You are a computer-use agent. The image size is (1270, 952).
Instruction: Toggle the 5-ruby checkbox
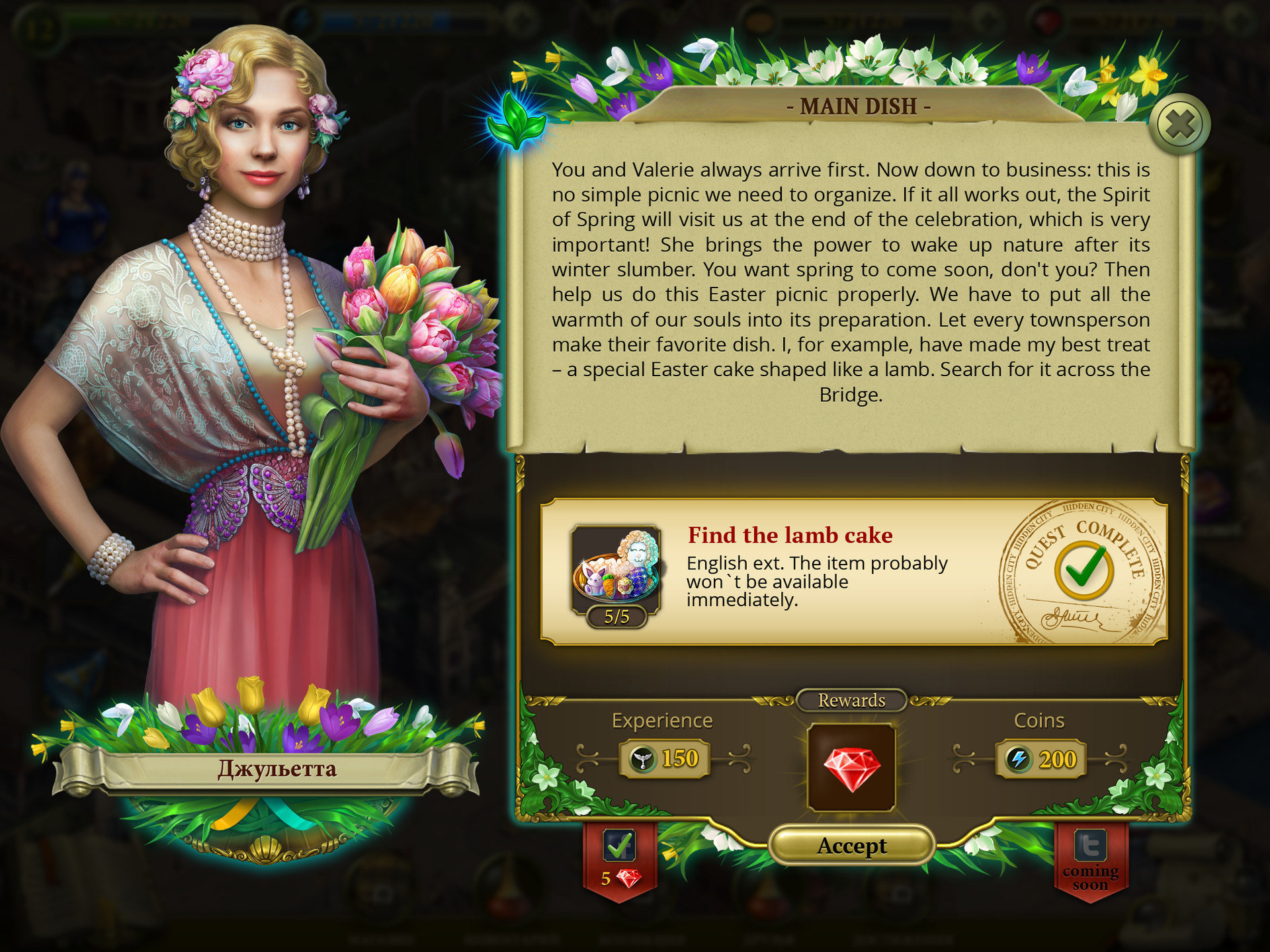tap(619, 846)
